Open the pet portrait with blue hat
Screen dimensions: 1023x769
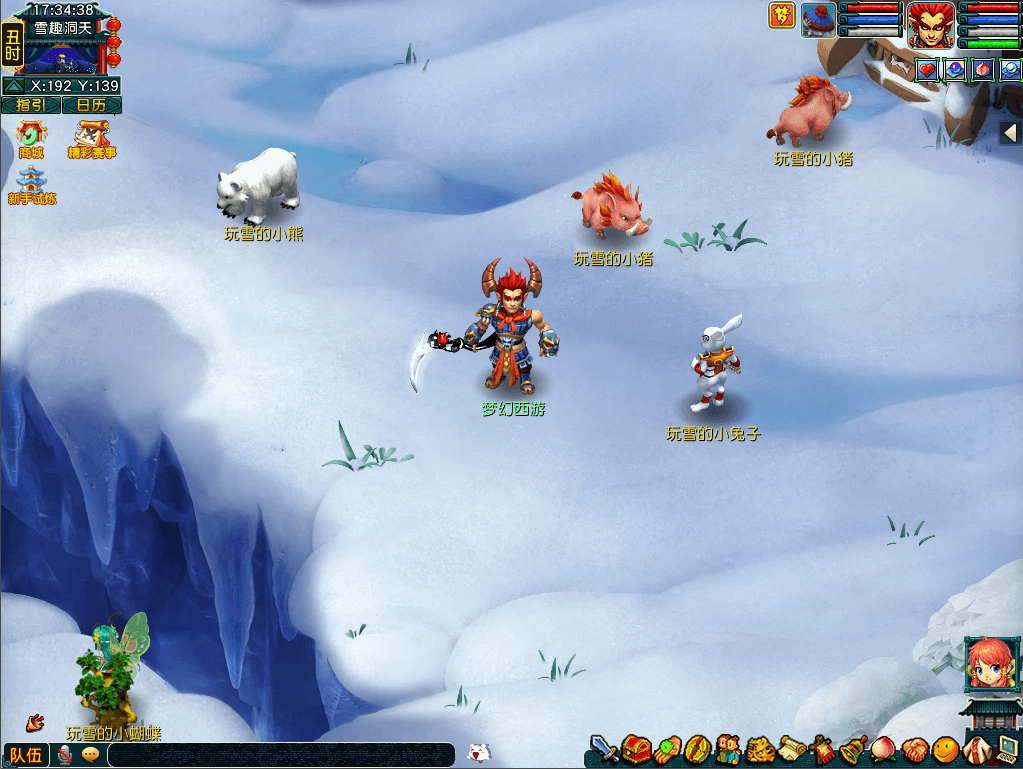pyautogui.click(x=818, y=20)
